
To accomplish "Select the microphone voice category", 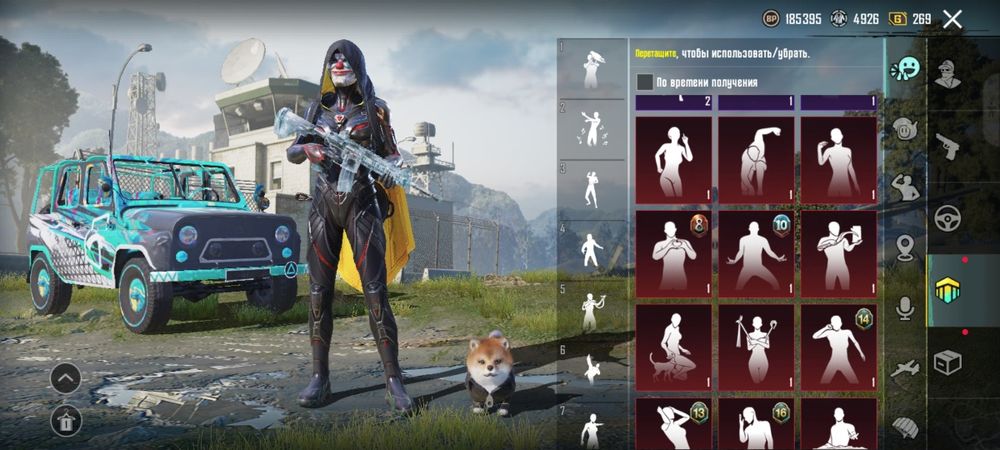I will (x=906, y=307).
